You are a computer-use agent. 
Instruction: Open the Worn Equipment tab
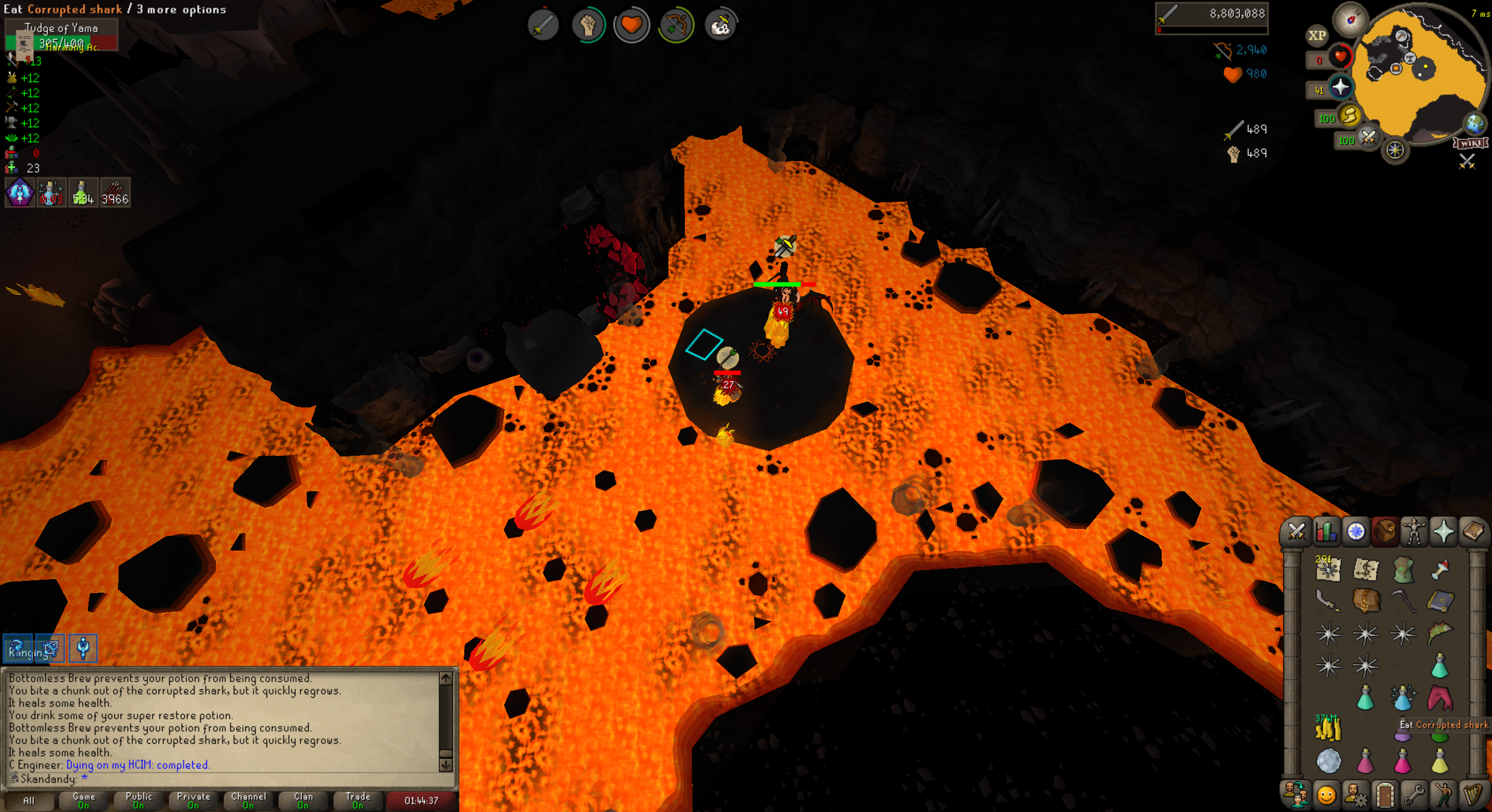point(1414,532)
